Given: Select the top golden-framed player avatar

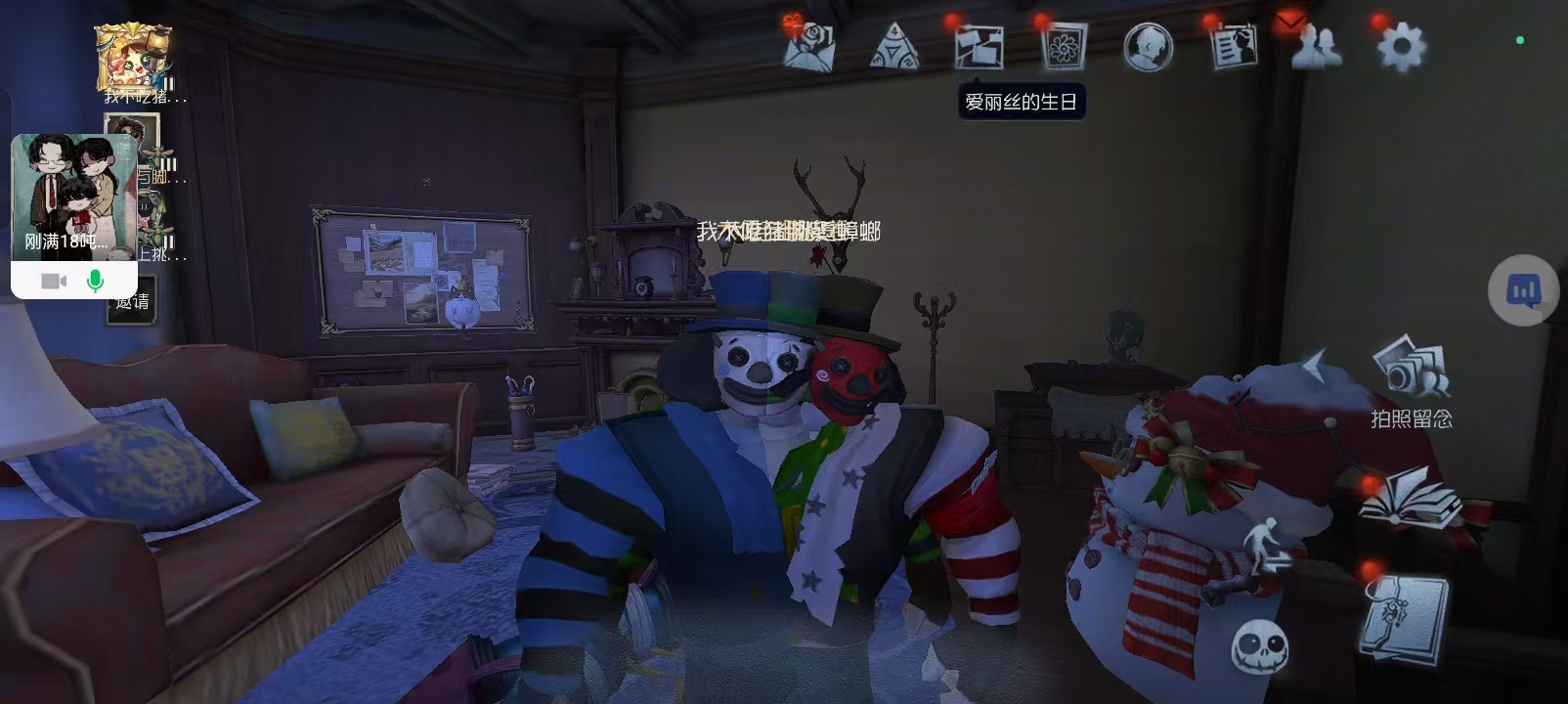Looking at the screenshot, I should point(134,59).
